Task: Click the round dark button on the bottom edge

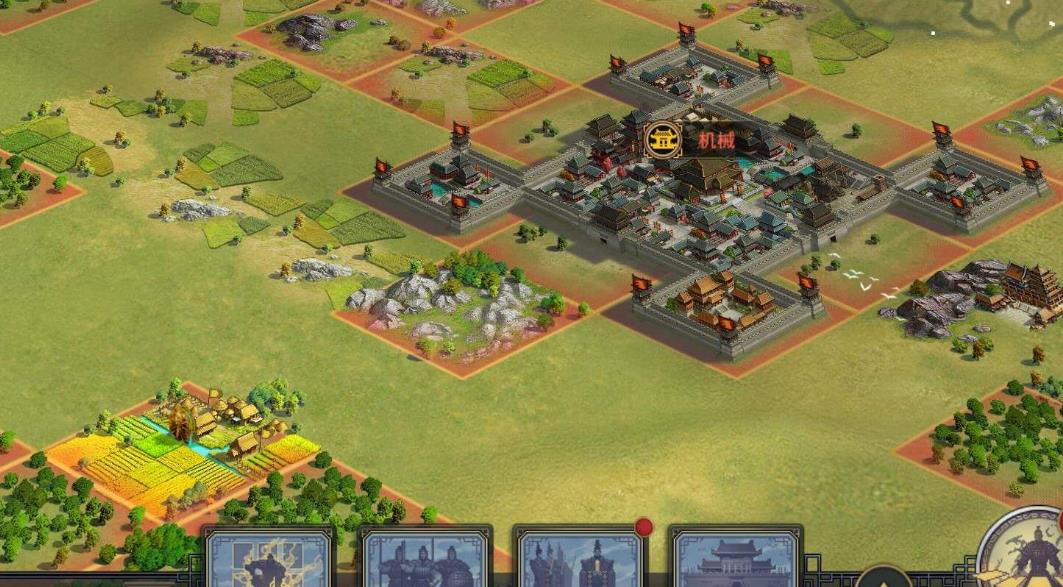Action: (882, 577)
